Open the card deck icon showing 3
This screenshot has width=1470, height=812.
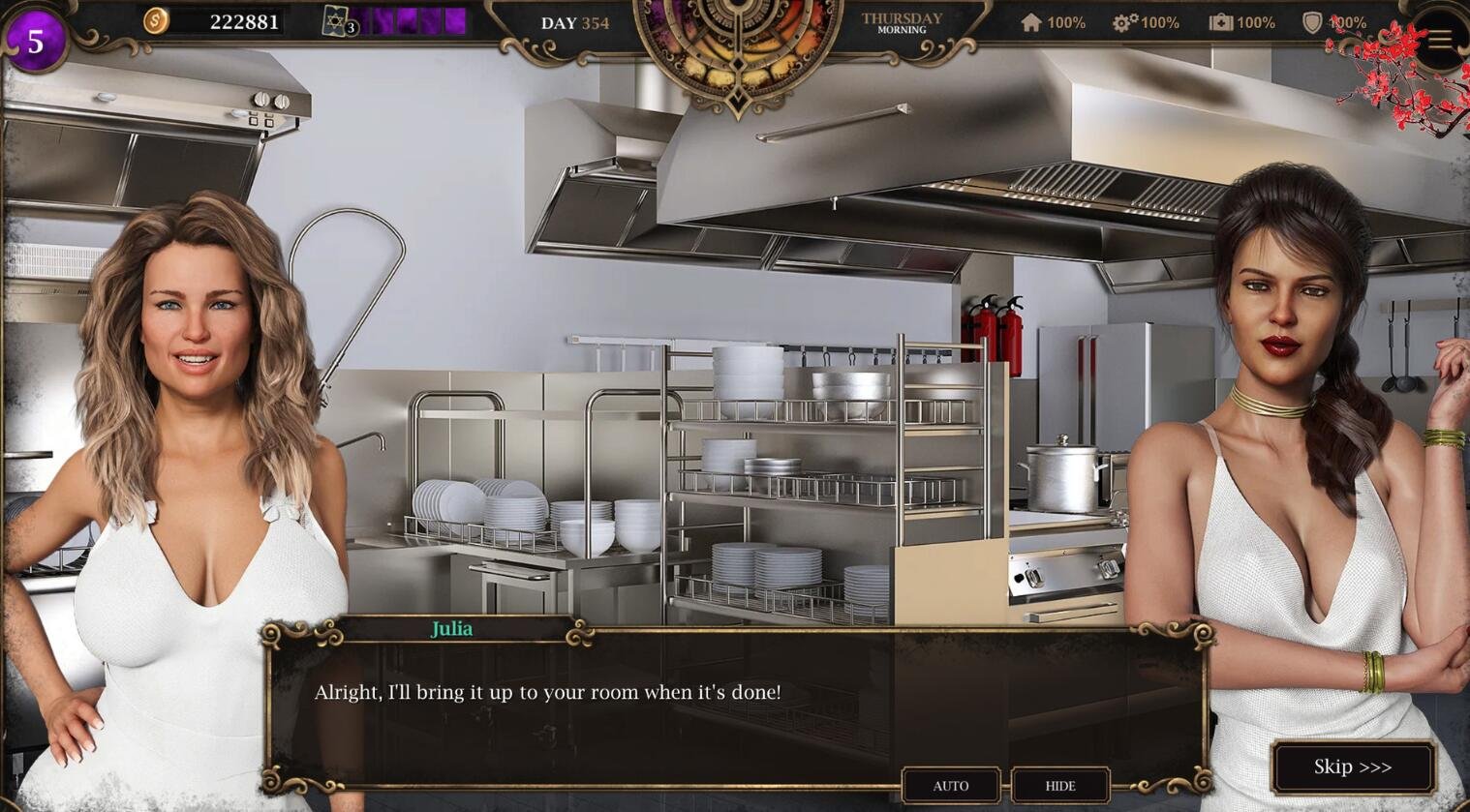[x=333, y=21]
